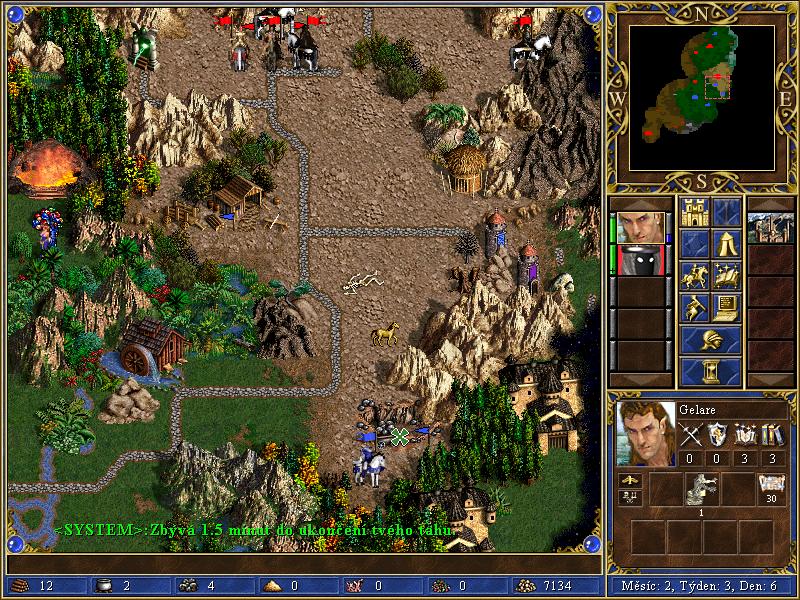Screen dimensions: 800x600
Task: Open Gelare's hero portrait in info panel
Action: pos(643,433)
